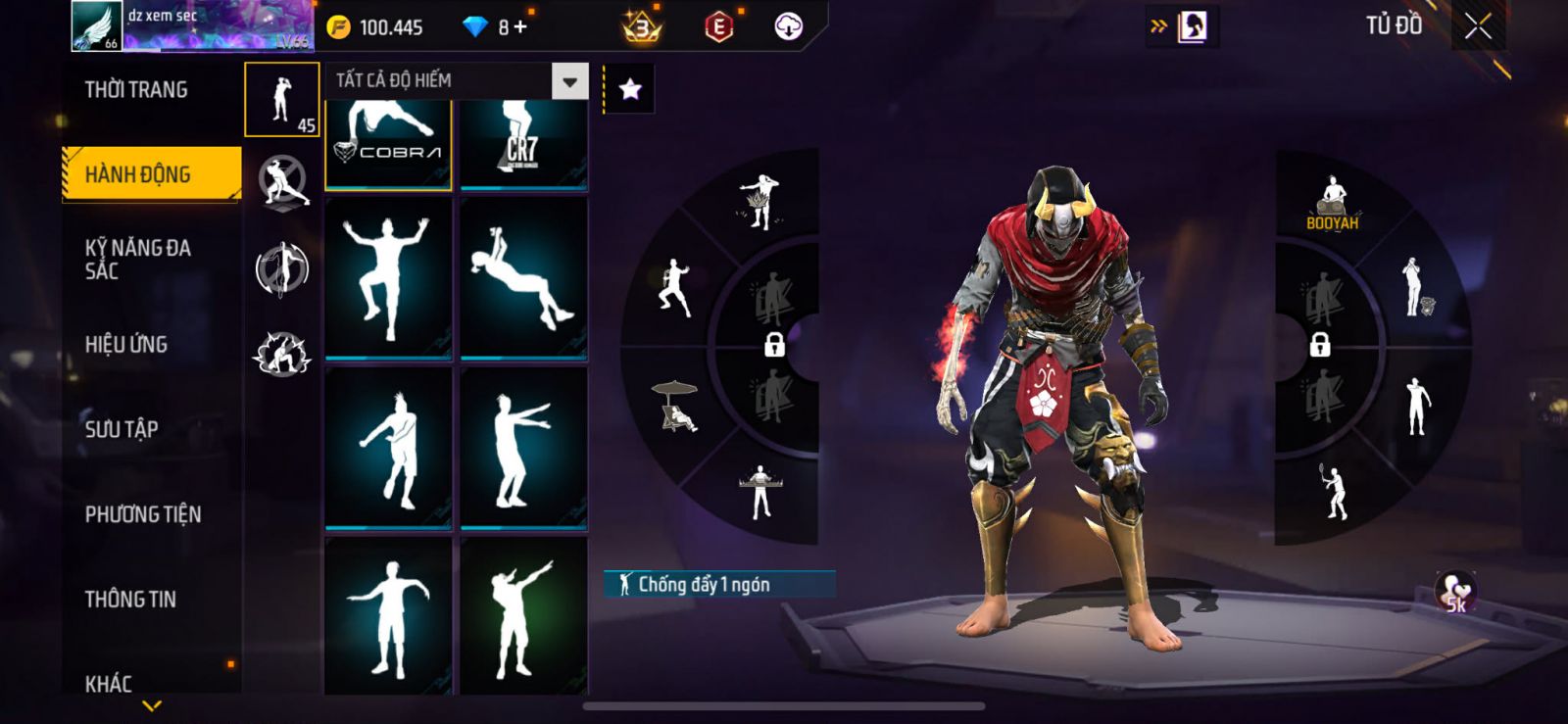The width and height of the screenshot is (1568, 724).
Task: Open the Thời Trang category
Action: (136, 90)
